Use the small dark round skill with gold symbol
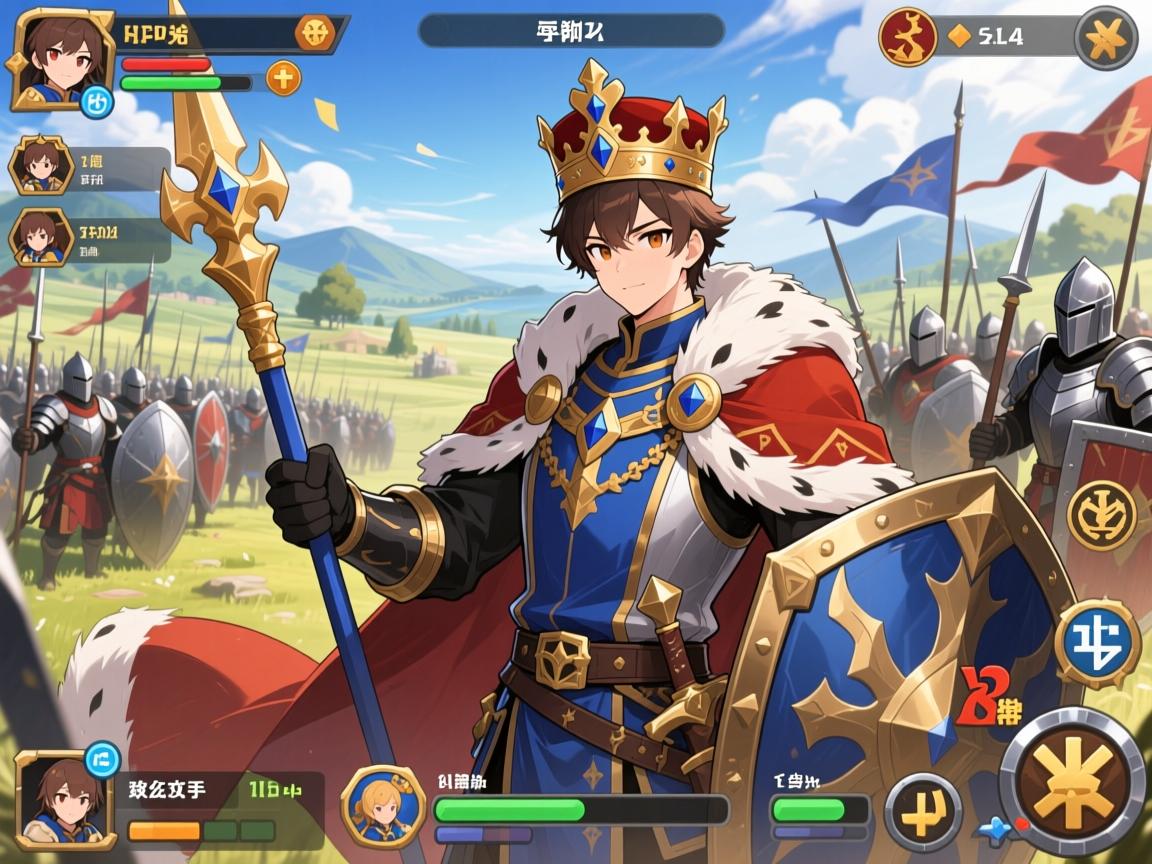This screenshot has height=864, width=1152. (x=922, y=811)
